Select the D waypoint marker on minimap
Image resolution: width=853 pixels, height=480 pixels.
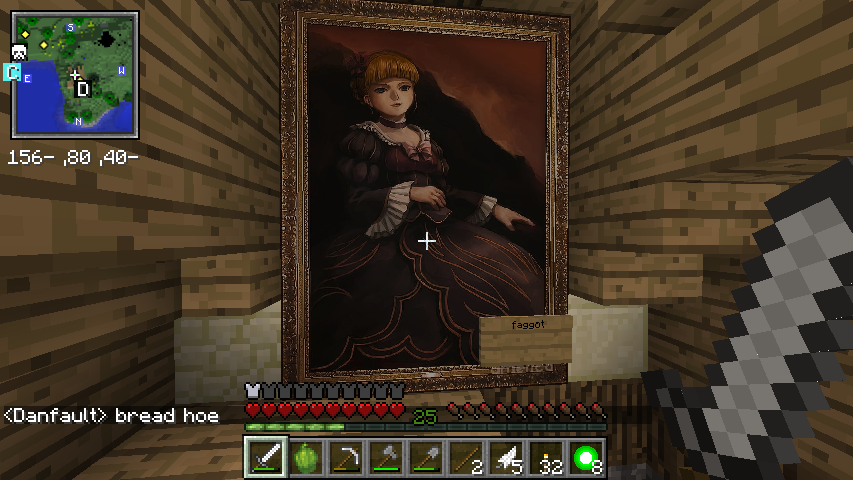tap(83, 90)
